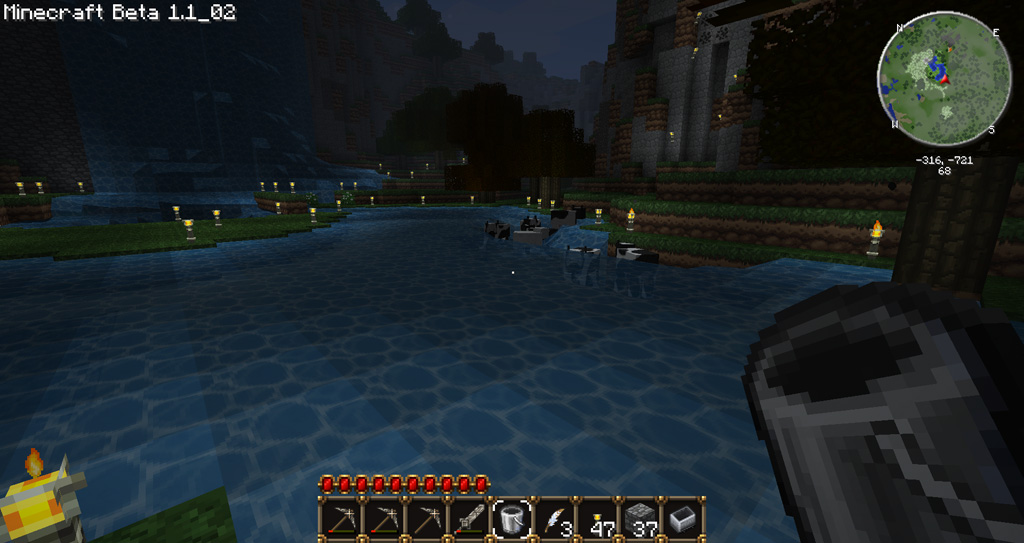Select the iron sword hotbar slot
This screenshot has height=543, width=1024.
click(470, 518)
